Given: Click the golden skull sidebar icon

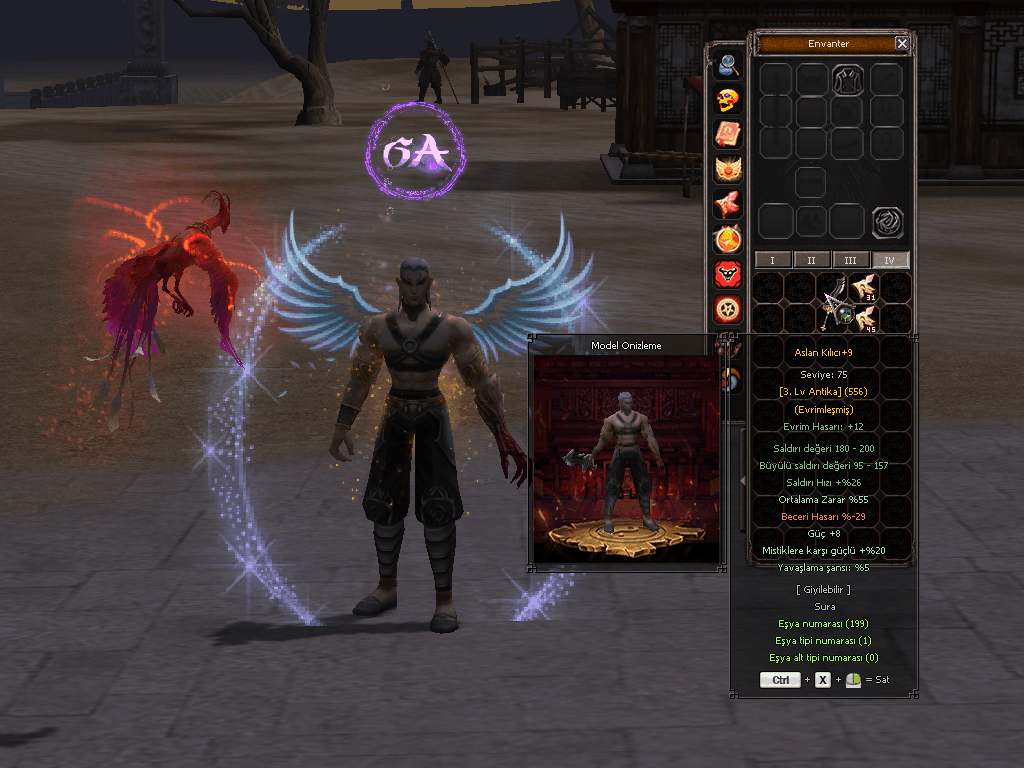Looking at the screenshot, I should [727, 101].
